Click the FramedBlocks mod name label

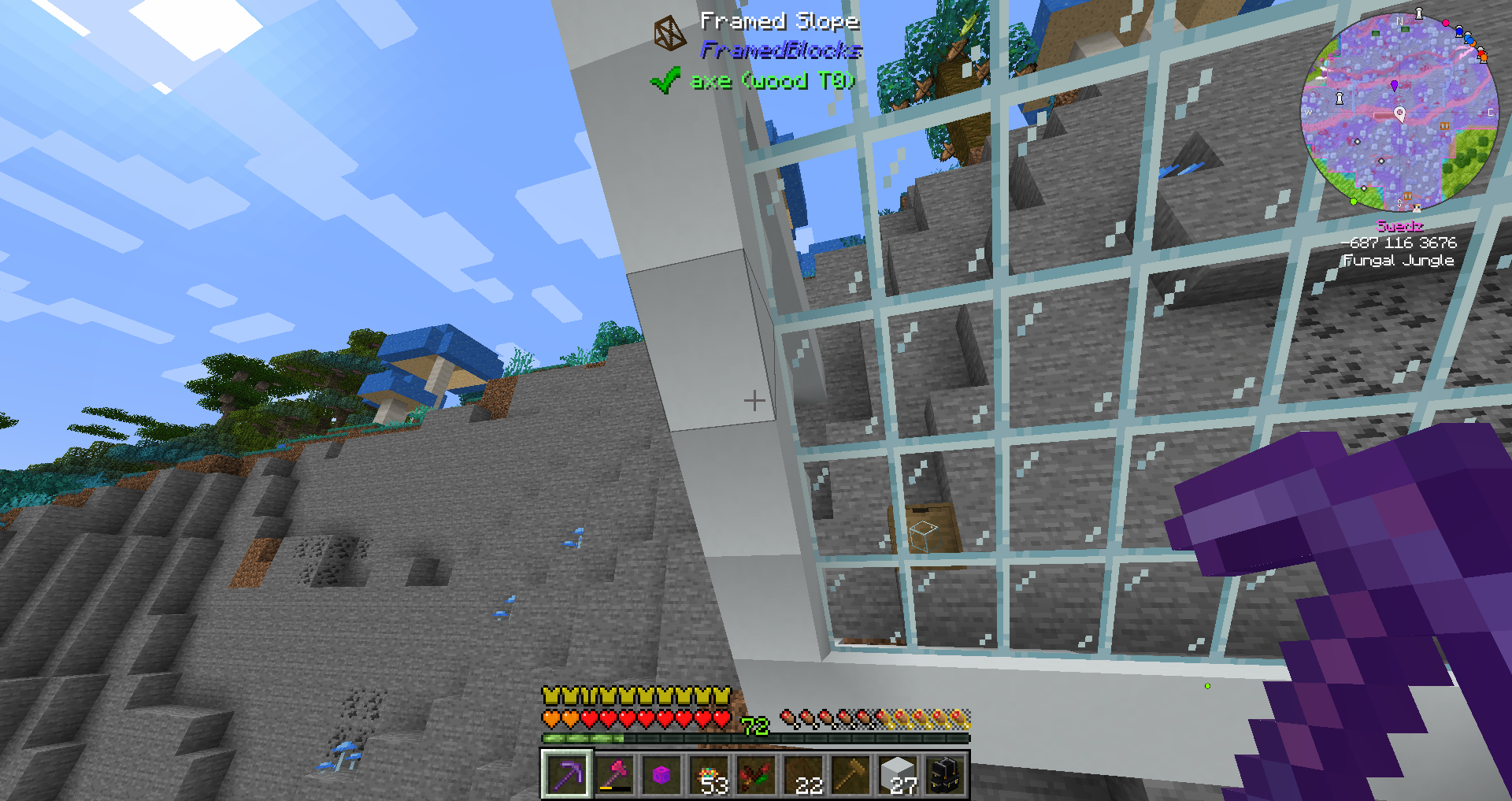point(780,50)
